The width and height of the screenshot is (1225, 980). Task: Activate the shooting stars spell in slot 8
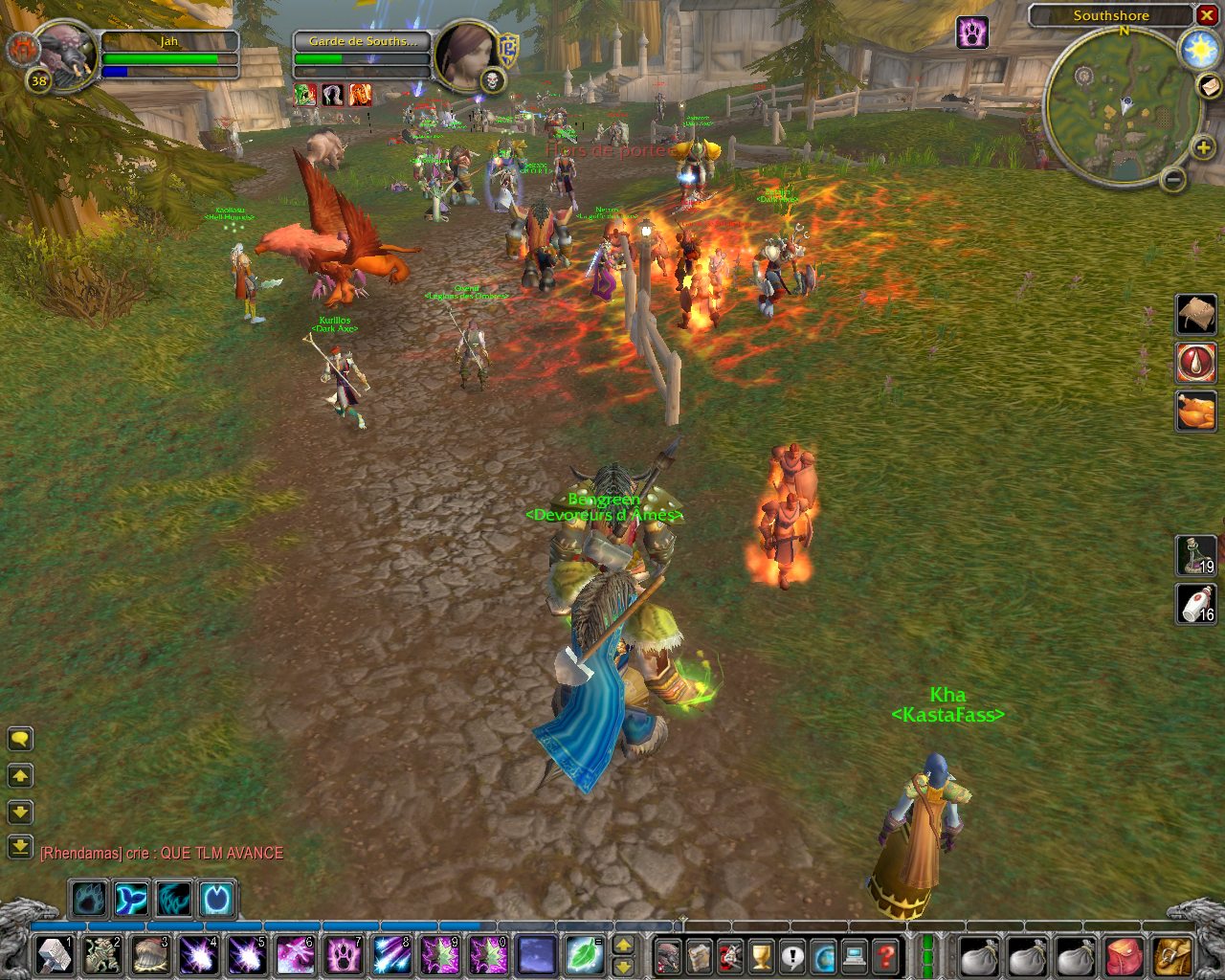point(390,956)
